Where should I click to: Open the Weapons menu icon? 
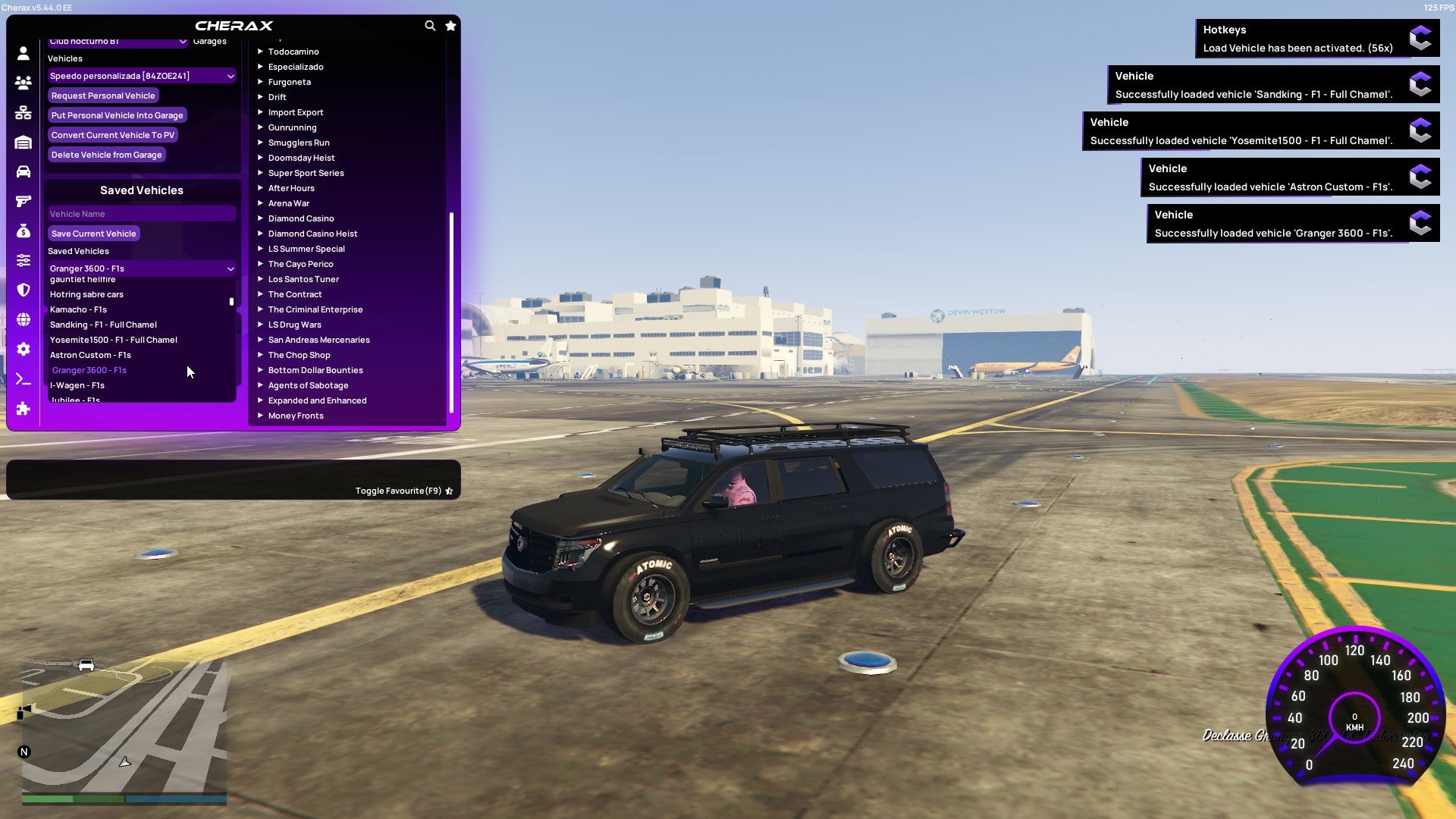23,202
